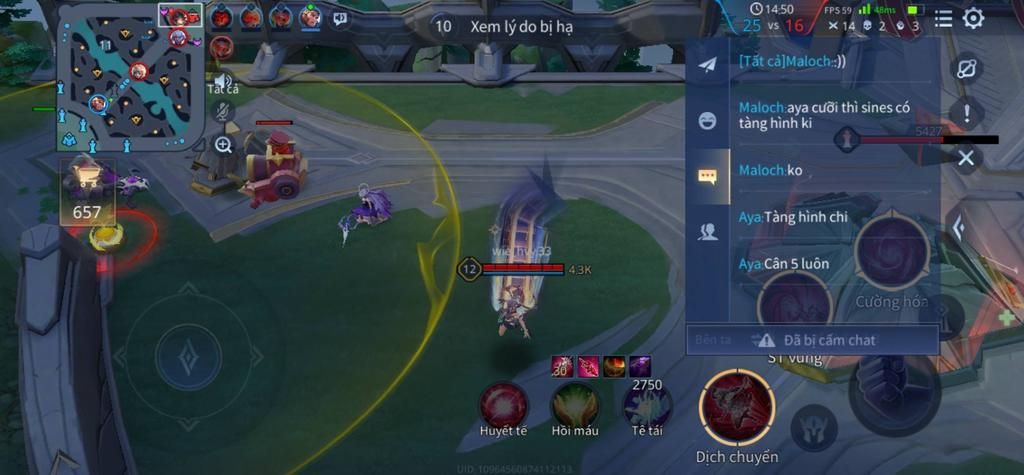This screenshot has width=1024, height=475.
Task: Use the "Hồi máu" heal spell
Action: (575, 407)
